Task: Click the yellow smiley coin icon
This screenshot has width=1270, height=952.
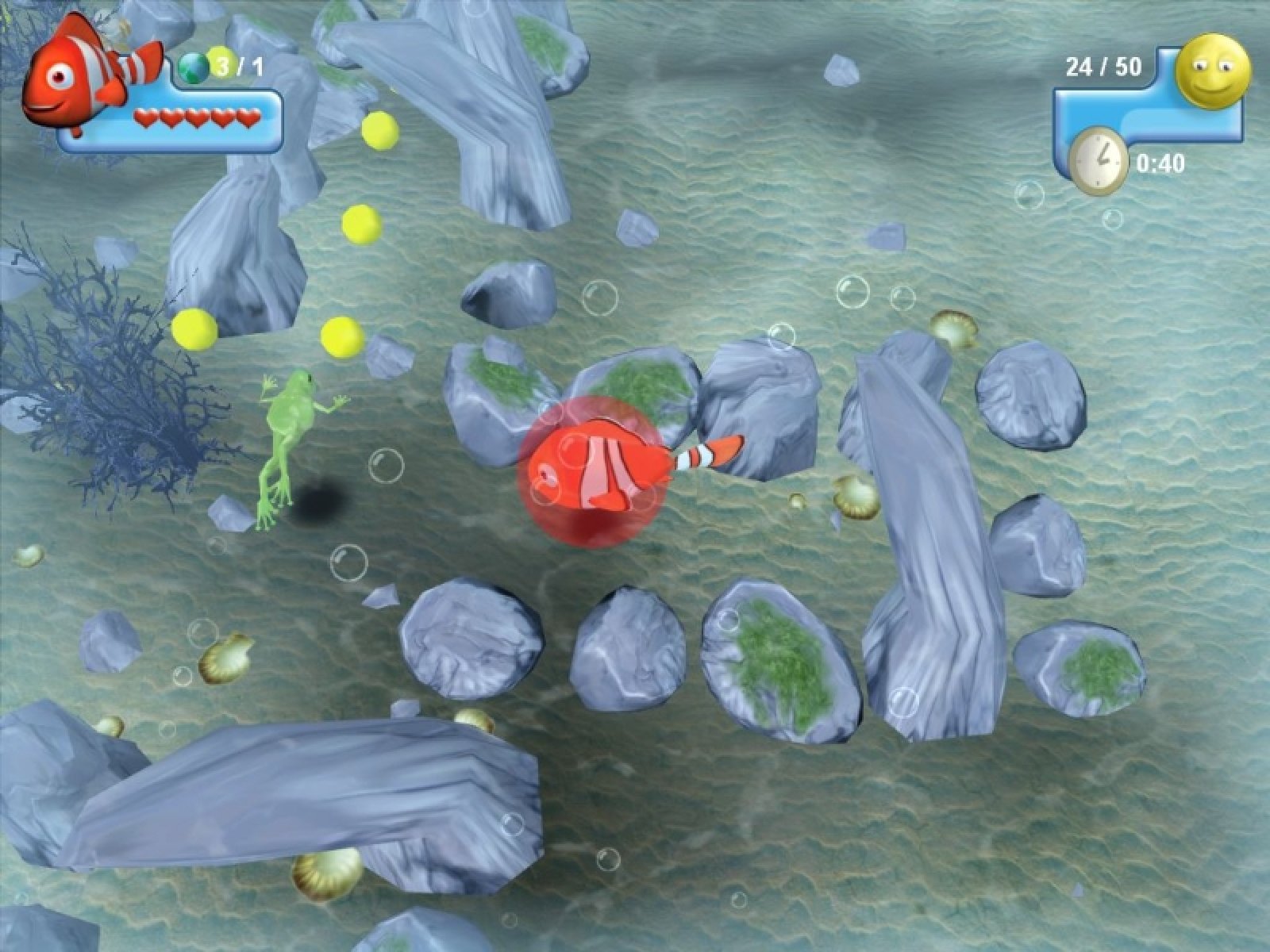Action: pyautogui.click(x=1213, y=71)
